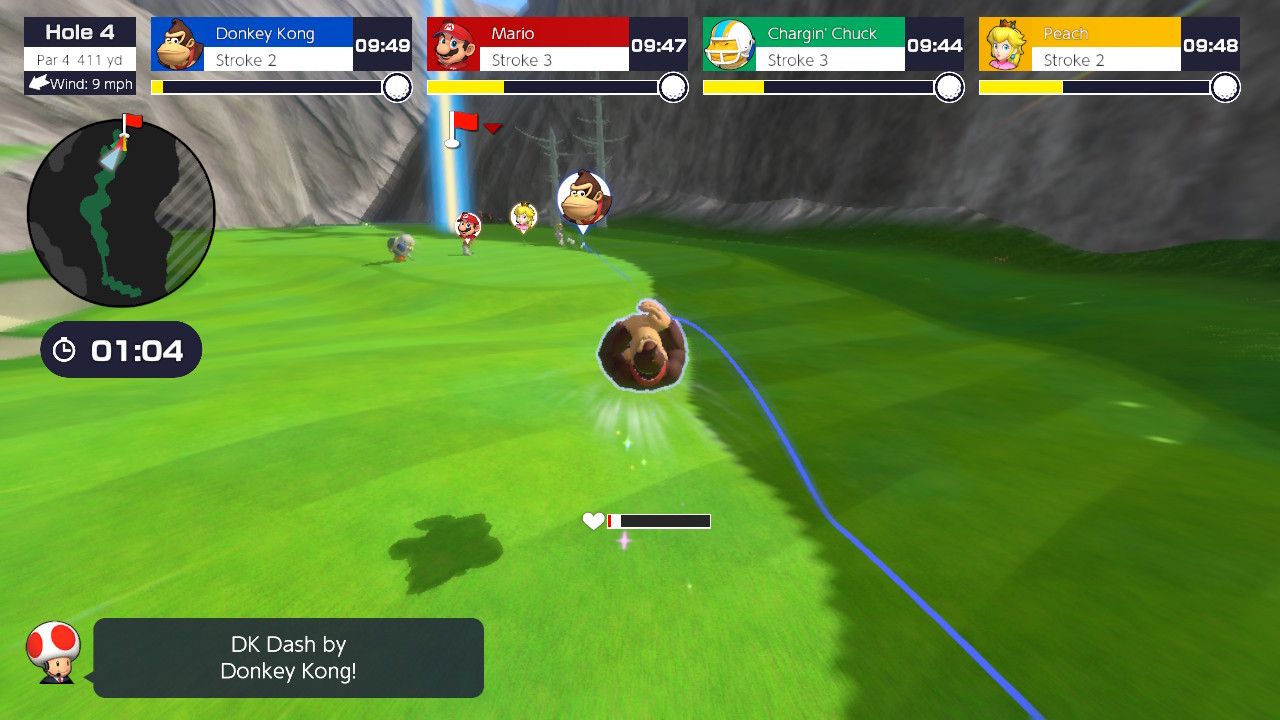Image resolution: width=1280 pixels, height=720 pixels.
Task: Click the golf ball icon on Mario's bar
Action: [x=673, y=88]
